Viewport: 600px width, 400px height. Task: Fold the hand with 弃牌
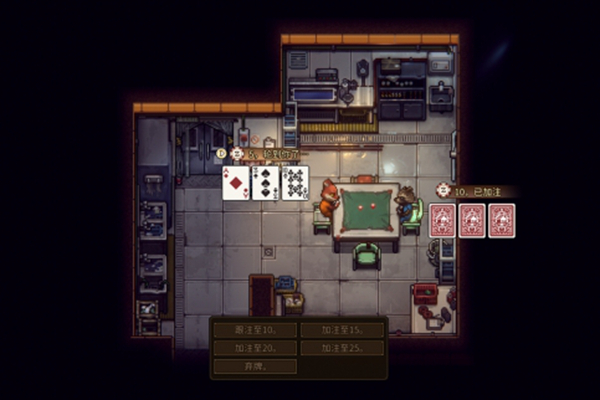pyautogui.click(x=254, y=366)
